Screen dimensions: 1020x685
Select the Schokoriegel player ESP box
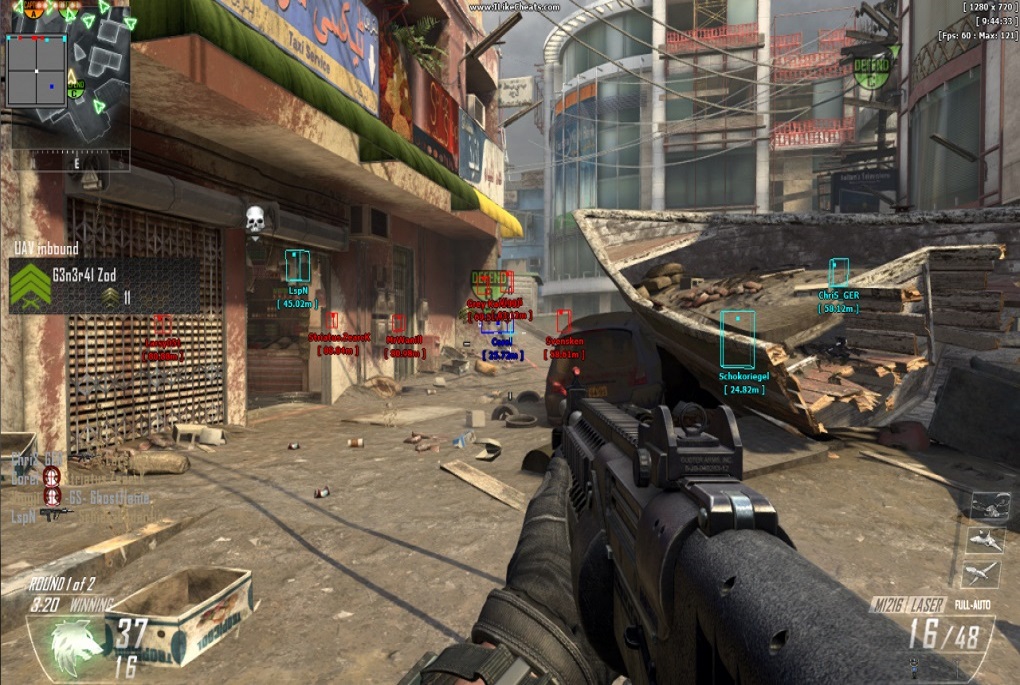click(738, 339)
